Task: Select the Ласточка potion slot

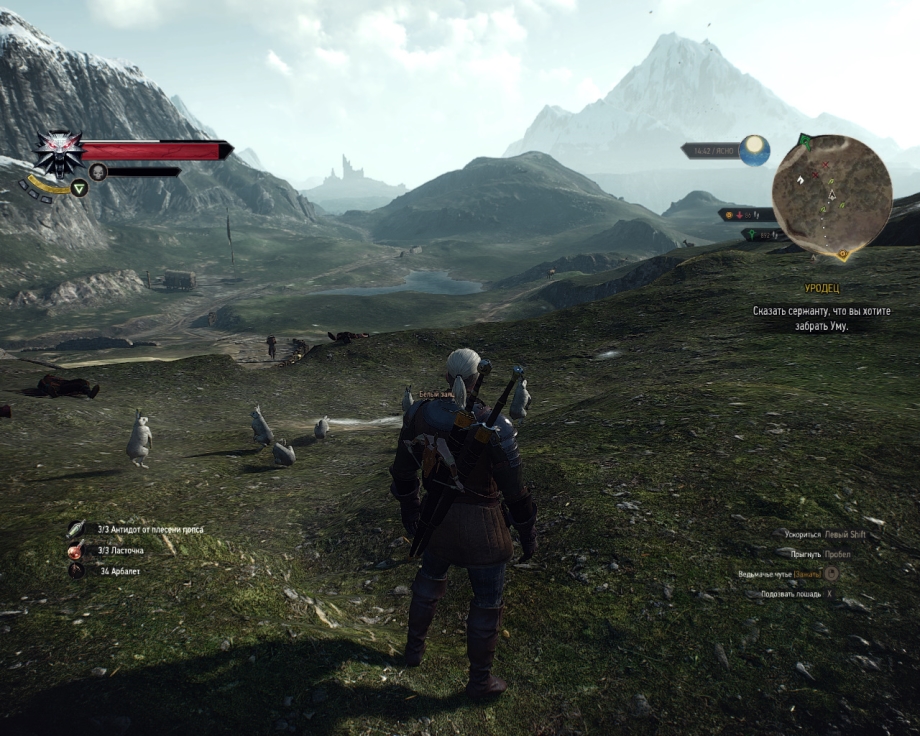Action: tap(77, 550)
